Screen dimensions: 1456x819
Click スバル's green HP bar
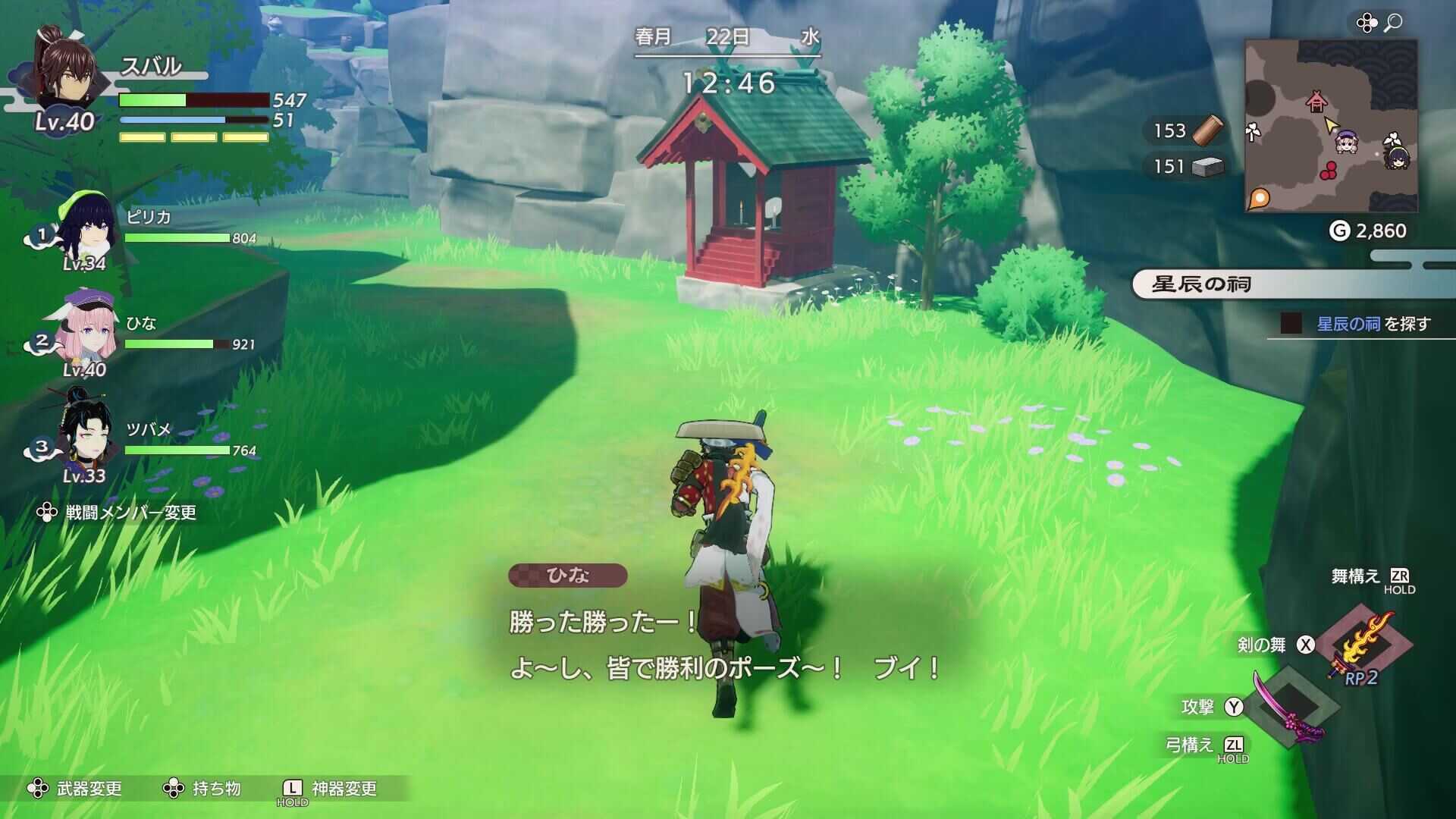152,99
